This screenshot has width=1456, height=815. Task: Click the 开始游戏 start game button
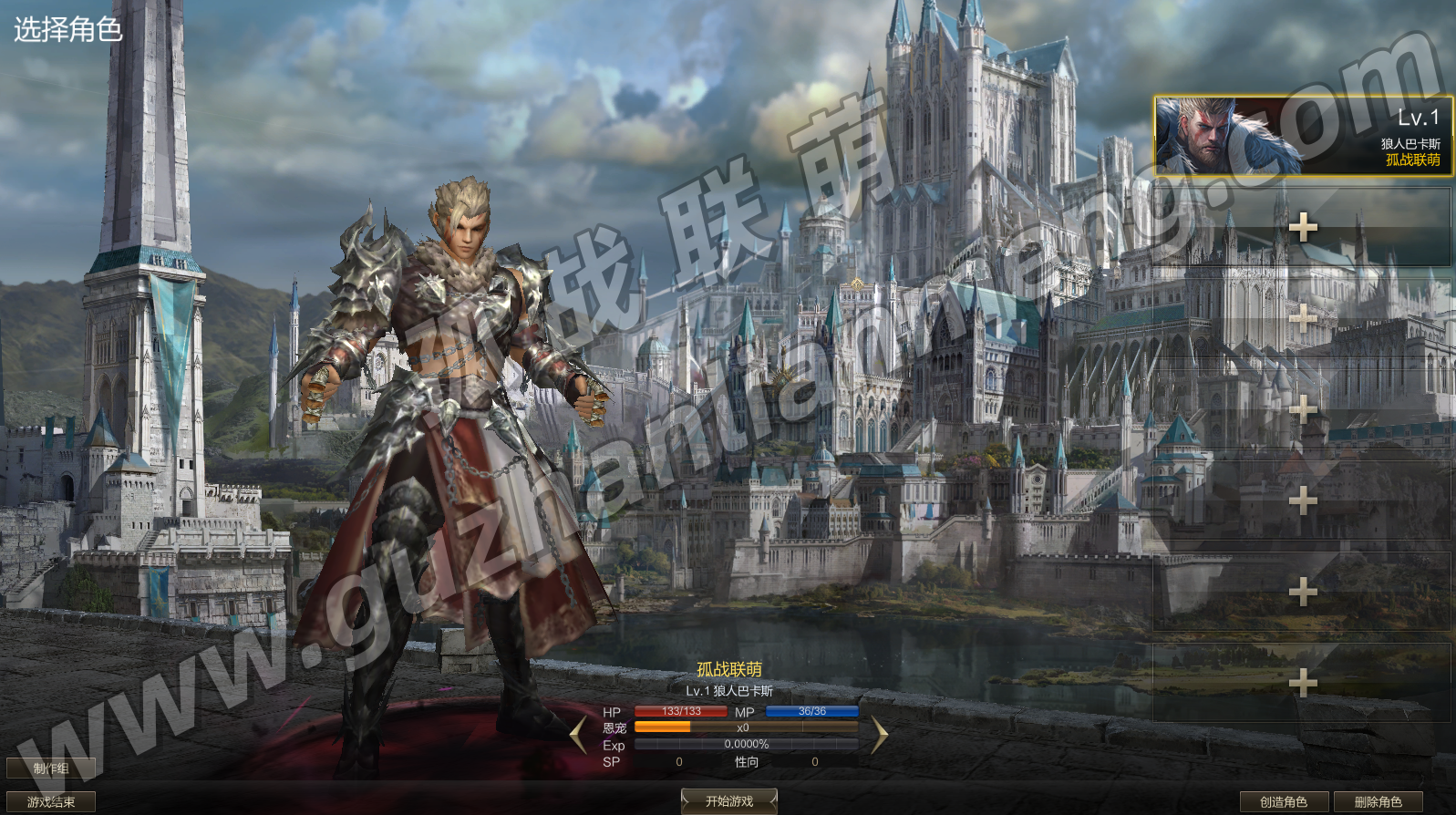729,801
